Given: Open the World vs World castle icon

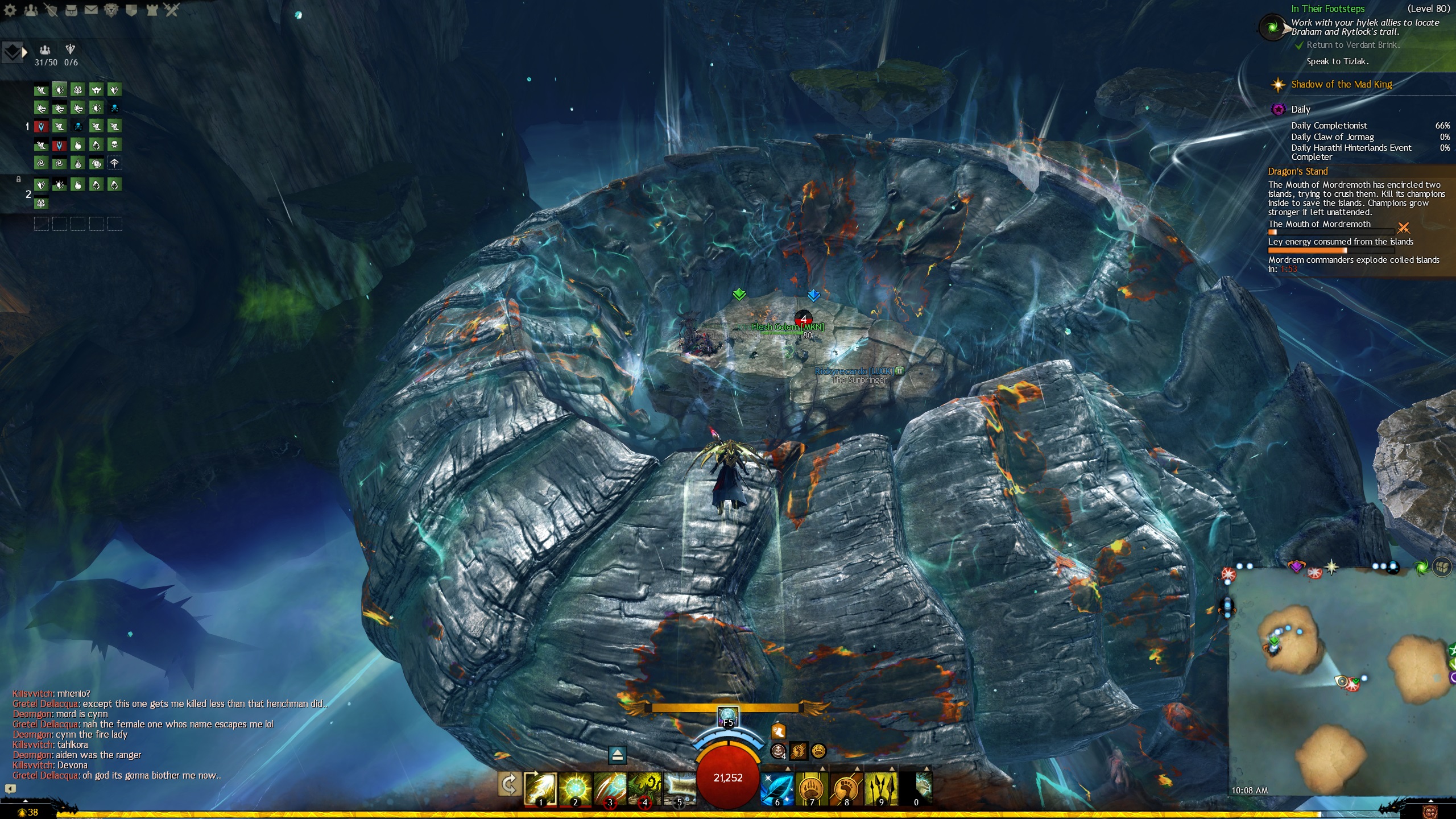Looking at the screenshot, I should [152, 10].
